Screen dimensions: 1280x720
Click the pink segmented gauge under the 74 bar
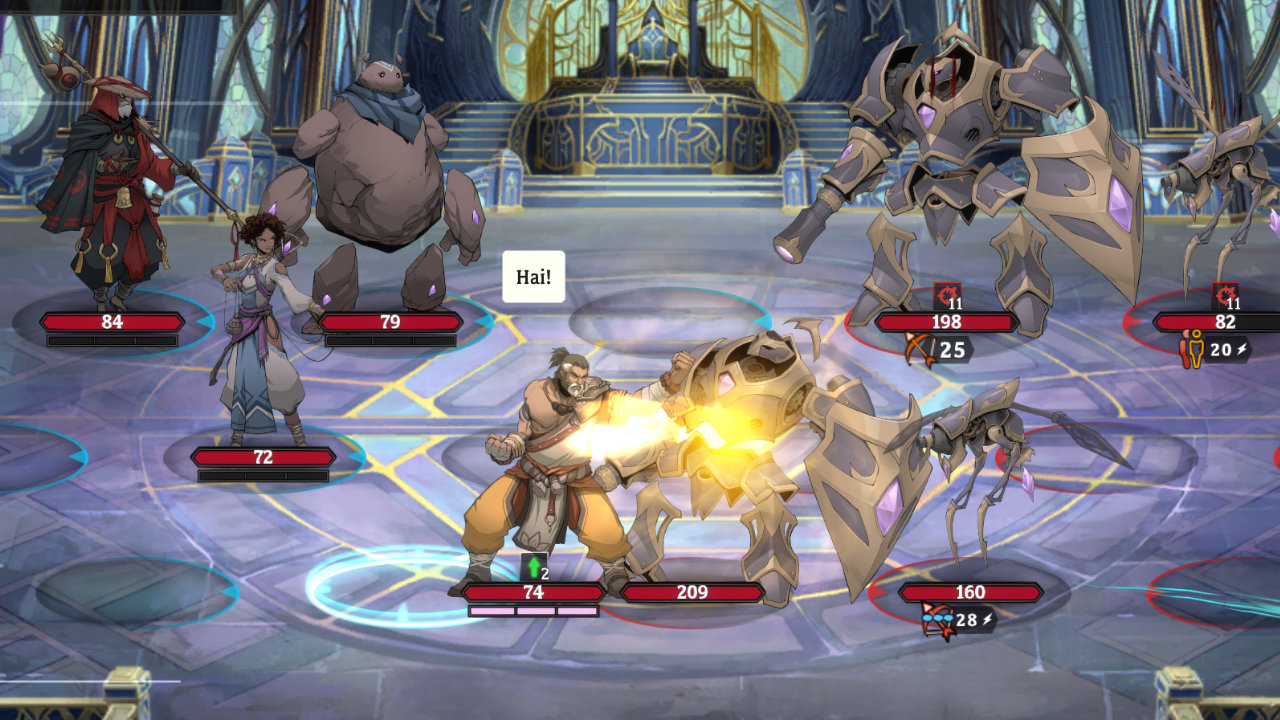(535, 612)
